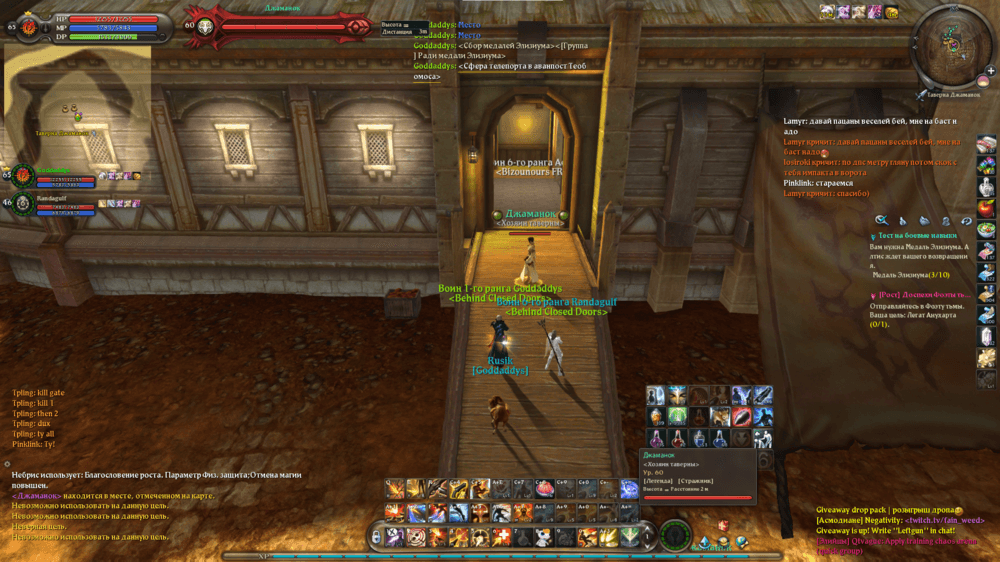Activate the white bear skill icon
This screenshot has height=562, width=1000.
[x=542, y=537]
